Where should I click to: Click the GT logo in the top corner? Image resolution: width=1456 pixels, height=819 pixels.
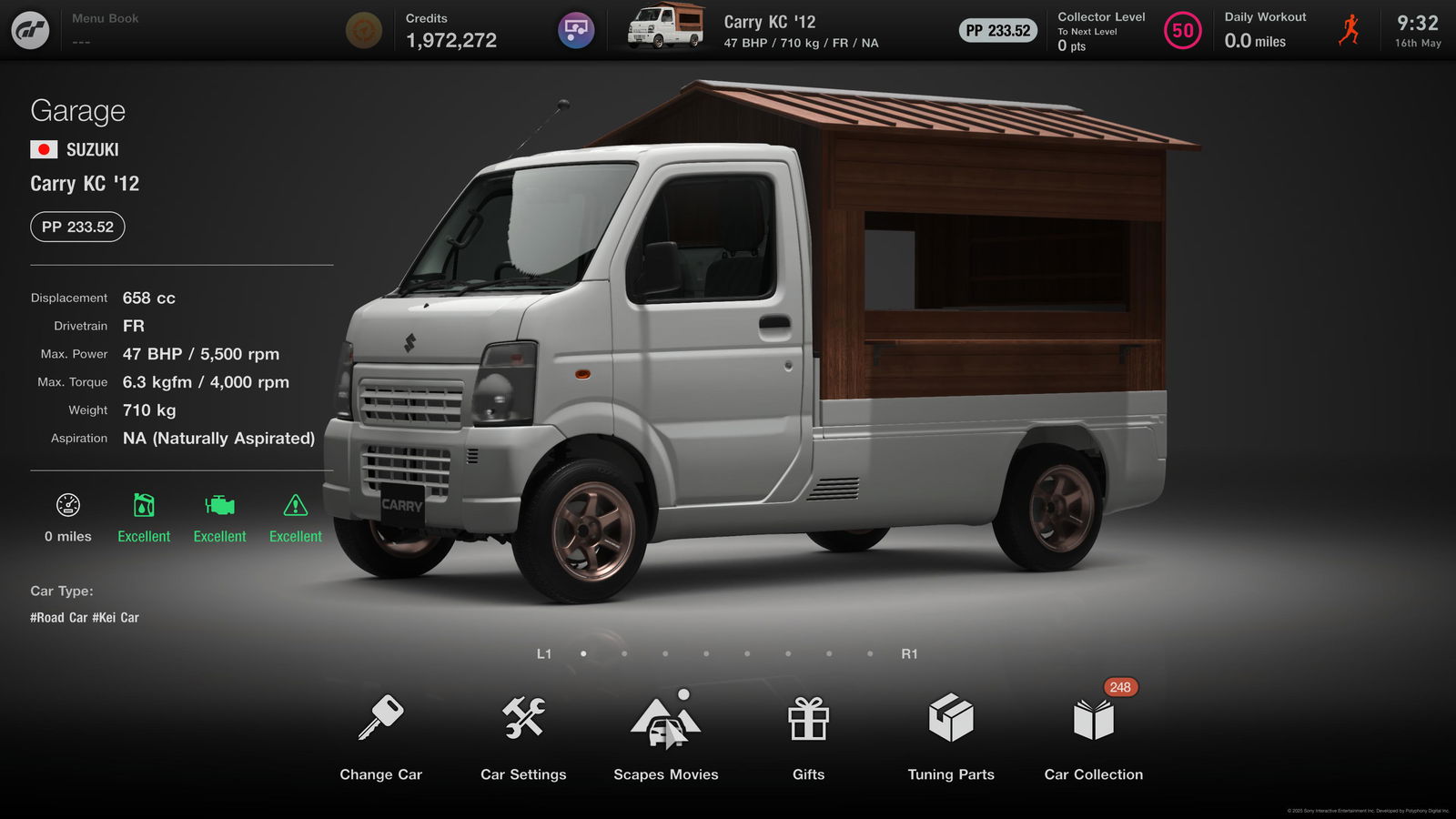point(30,29)
